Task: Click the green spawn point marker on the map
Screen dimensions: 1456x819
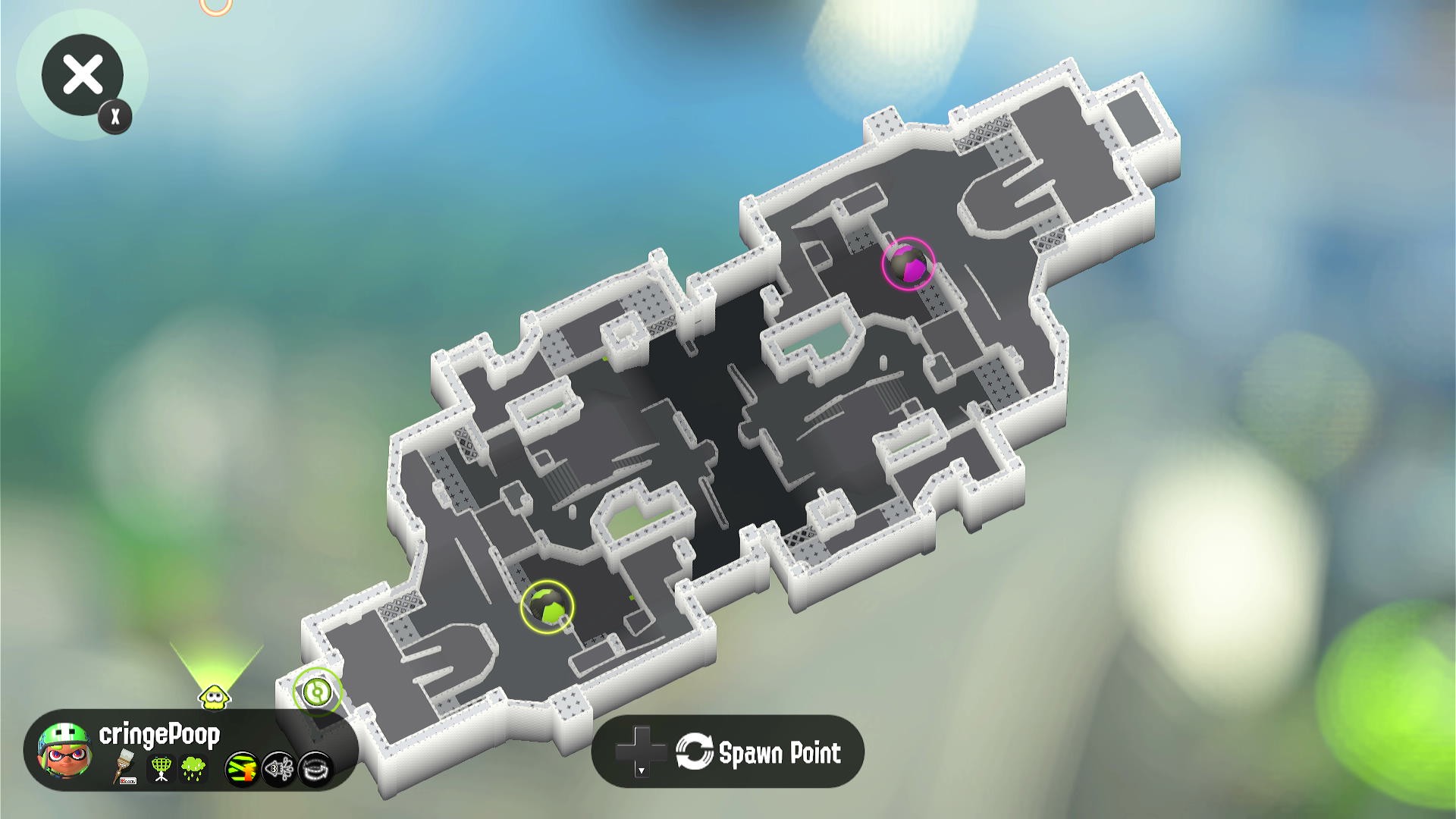Action: click(x=317, y=692)
